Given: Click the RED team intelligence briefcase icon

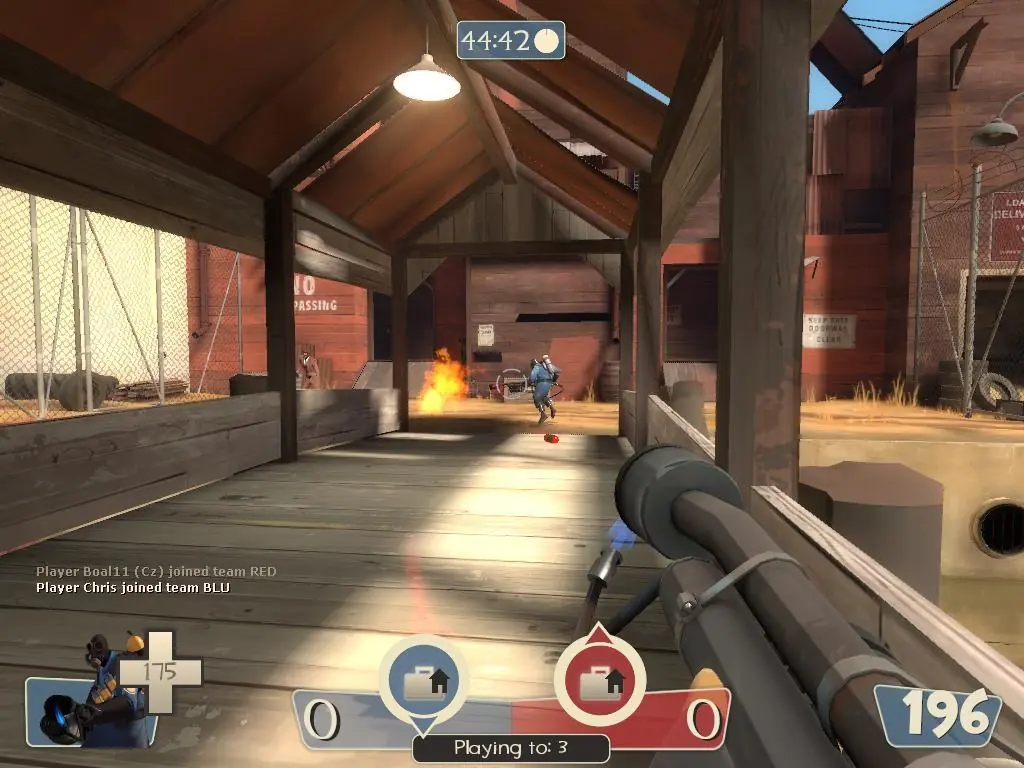Looking at the screenshot, I should (599, 681).
